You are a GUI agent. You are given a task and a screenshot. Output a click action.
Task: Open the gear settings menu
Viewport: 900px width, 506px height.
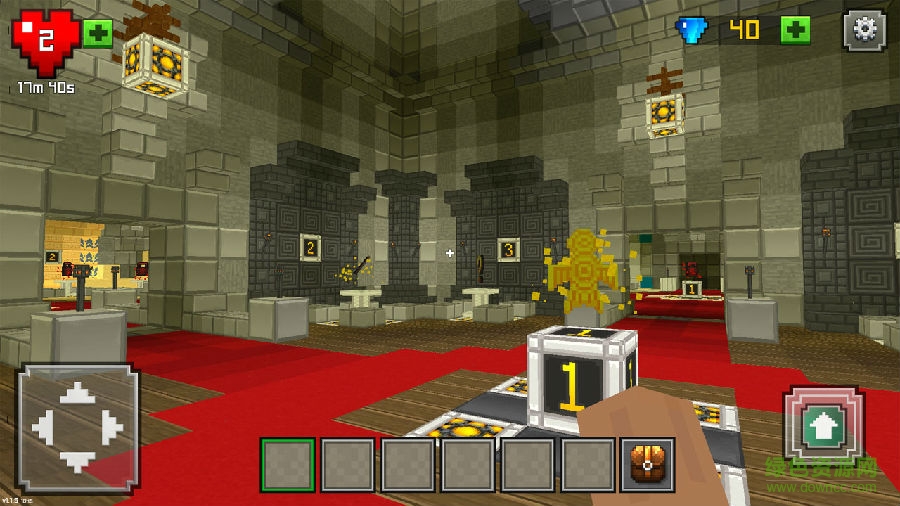pyautogui.click(x=864, y=31)
